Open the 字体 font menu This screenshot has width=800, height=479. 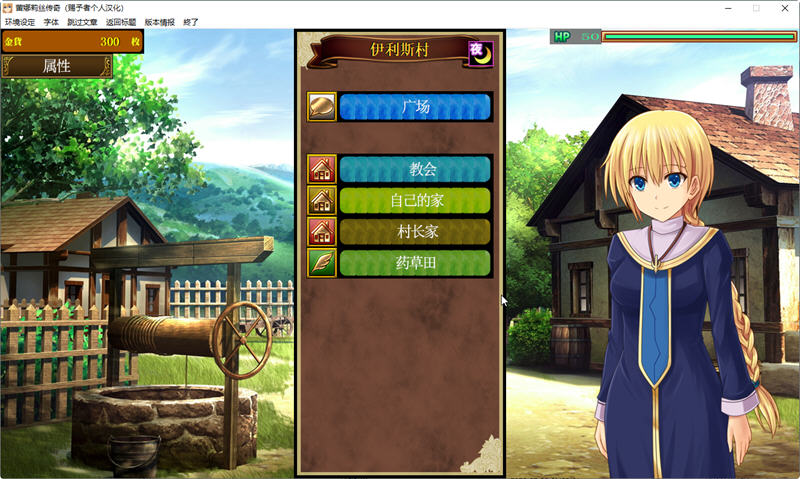tap(51, 22)
